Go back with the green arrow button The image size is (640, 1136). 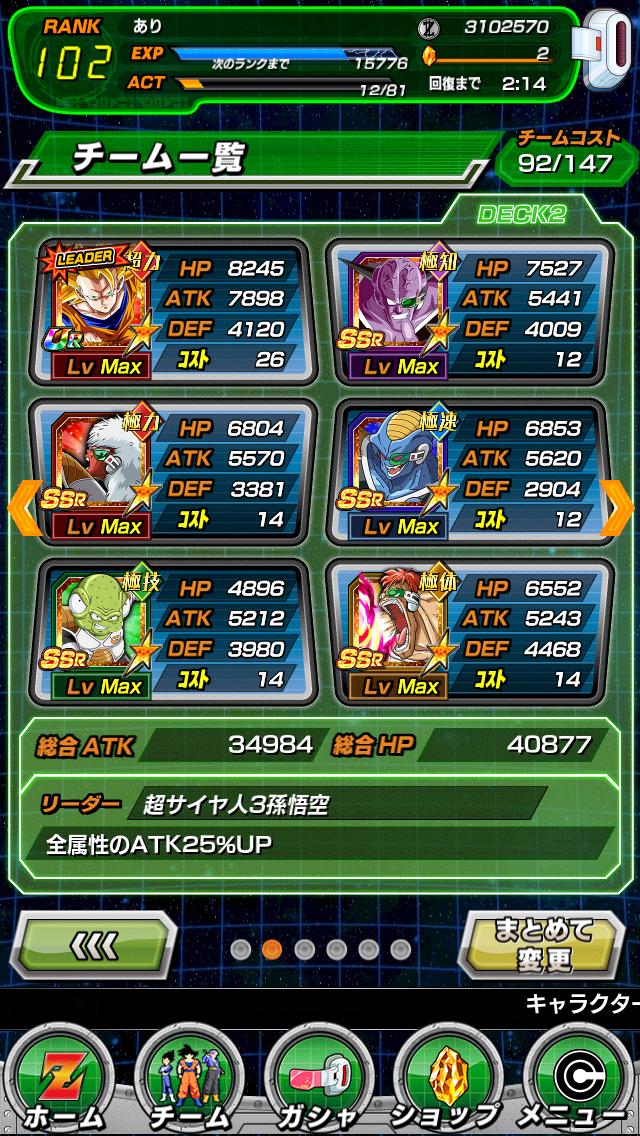[97, 944]
